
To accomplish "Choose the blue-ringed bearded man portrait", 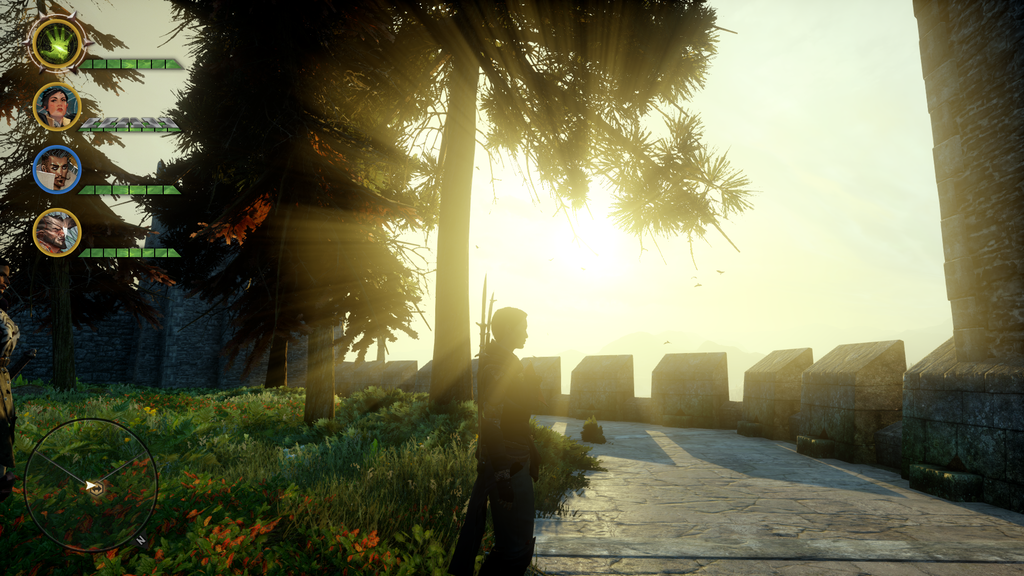I will point(57,169).
